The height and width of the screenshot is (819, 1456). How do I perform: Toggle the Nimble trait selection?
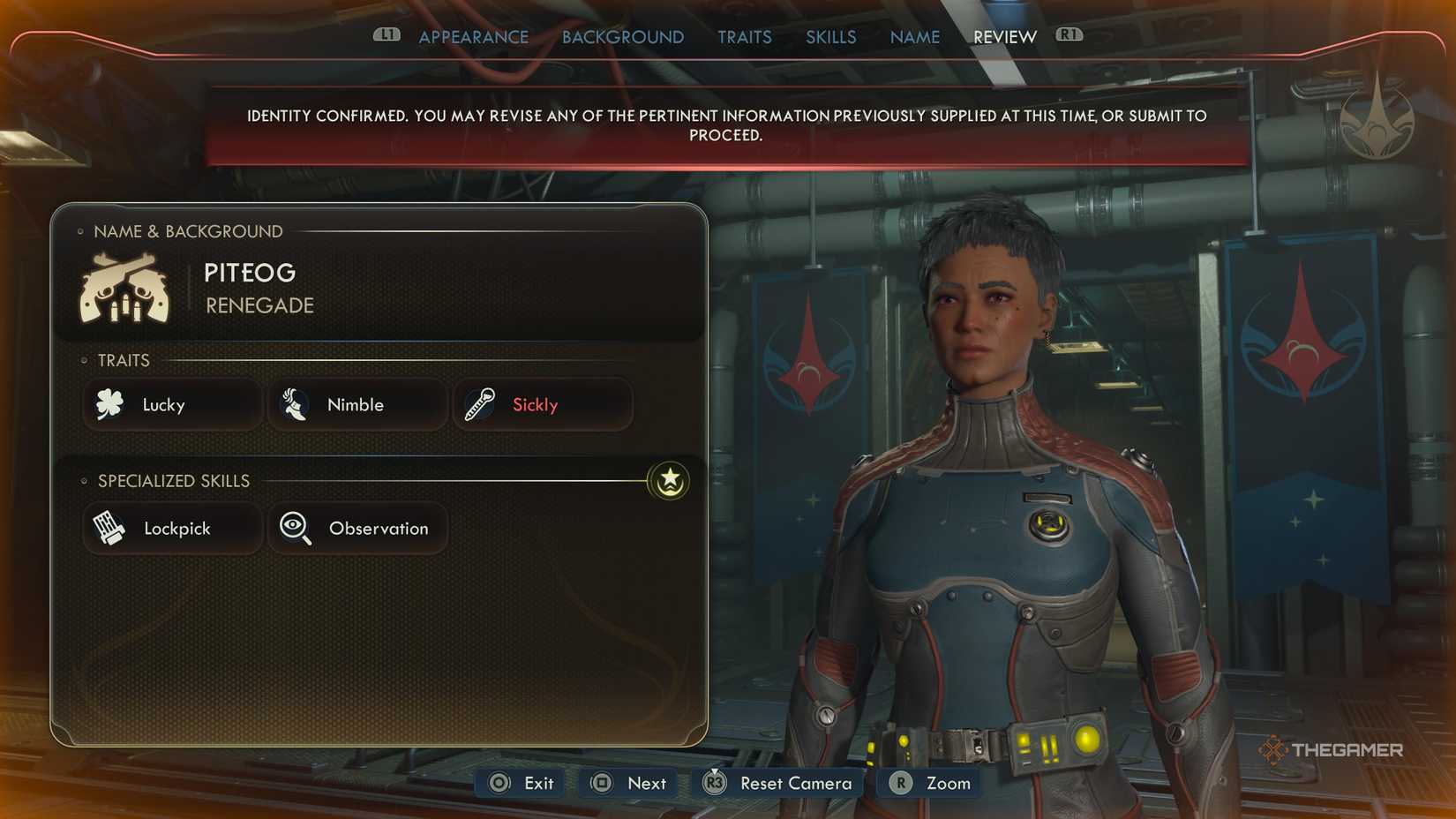[x=356, y=404]
